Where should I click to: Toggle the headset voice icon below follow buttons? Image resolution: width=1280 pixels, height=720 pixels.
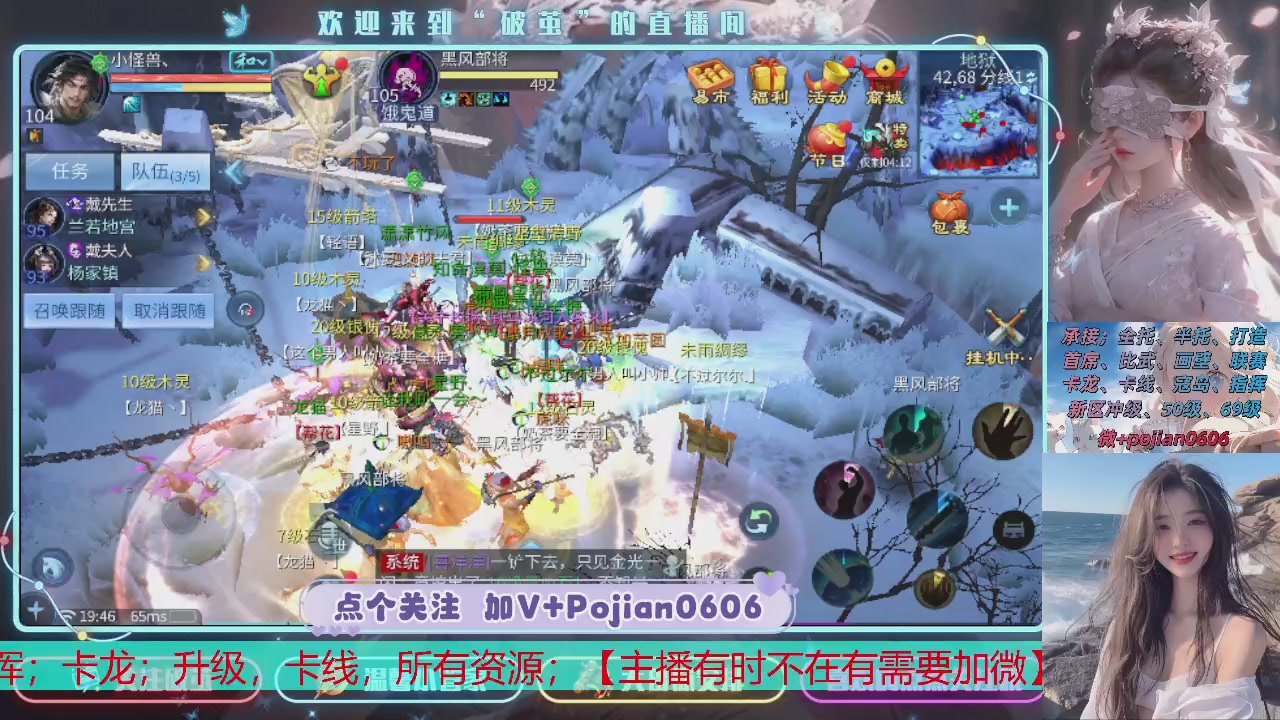pyautogui.click(x=245, y=308)
